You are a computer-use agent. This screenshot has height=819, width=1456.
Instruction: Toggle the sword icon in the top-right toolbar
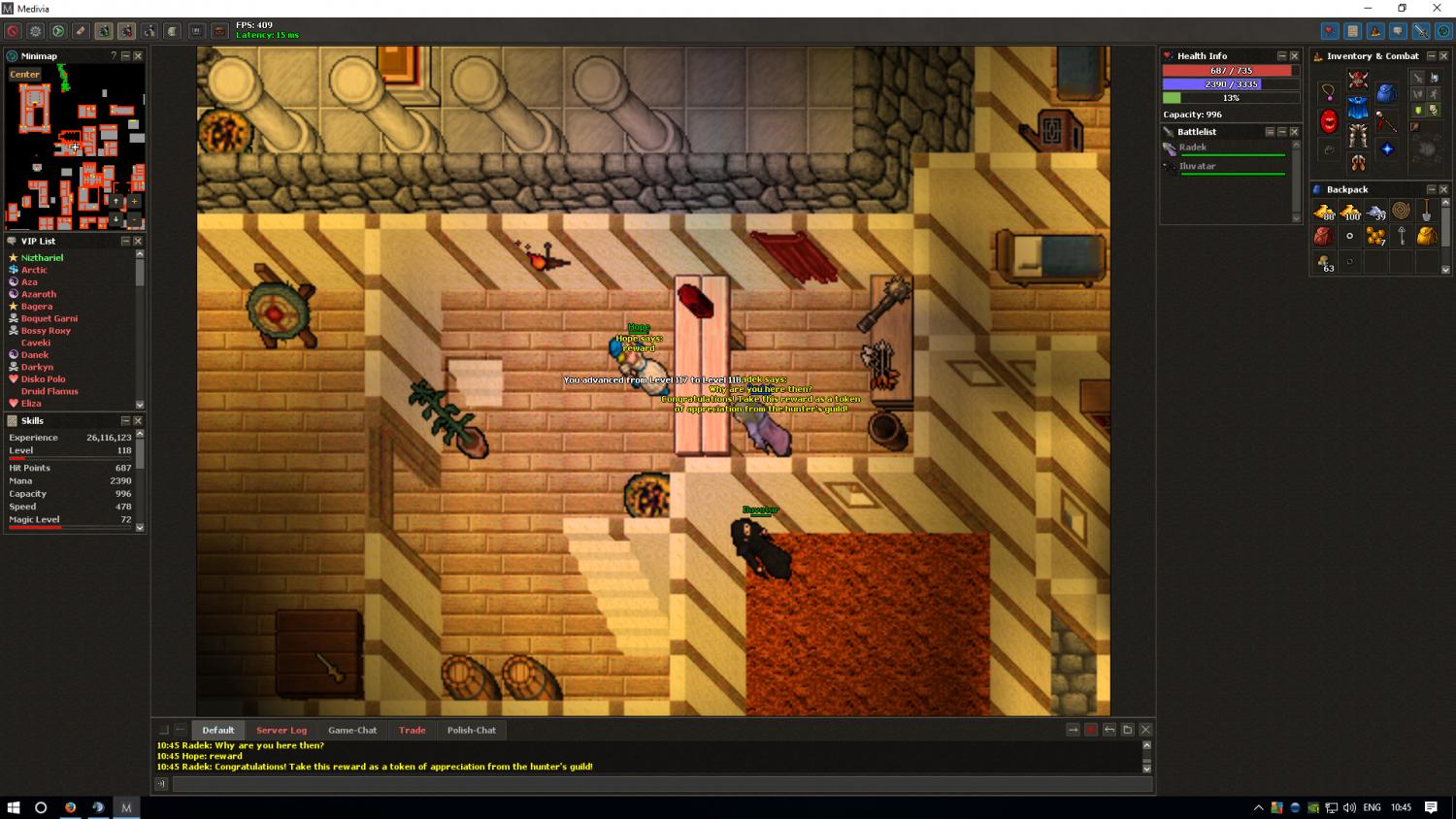tap(1420, 32)
